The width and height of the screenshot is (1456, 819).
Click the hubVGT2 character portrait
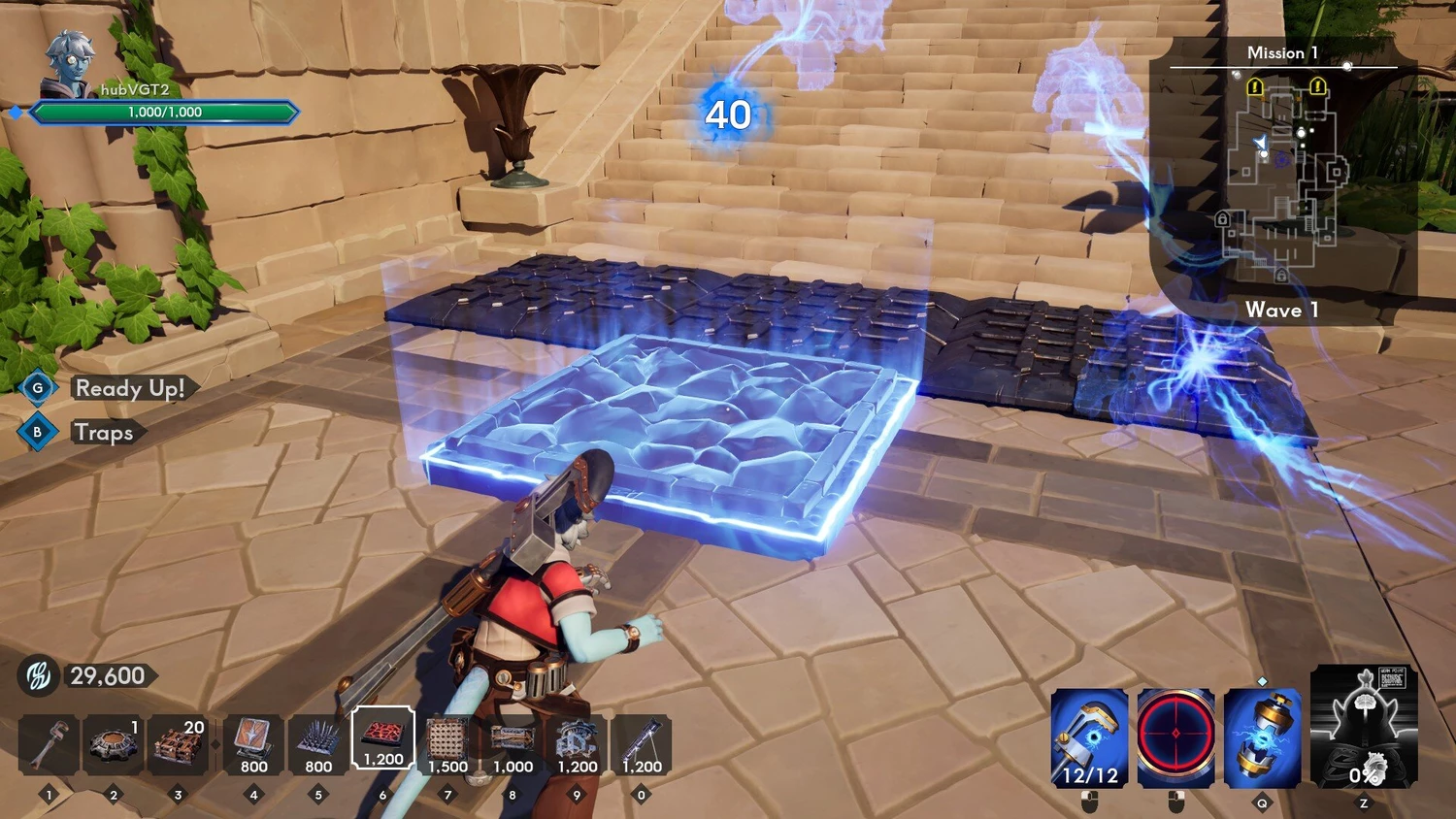(70, 64)
